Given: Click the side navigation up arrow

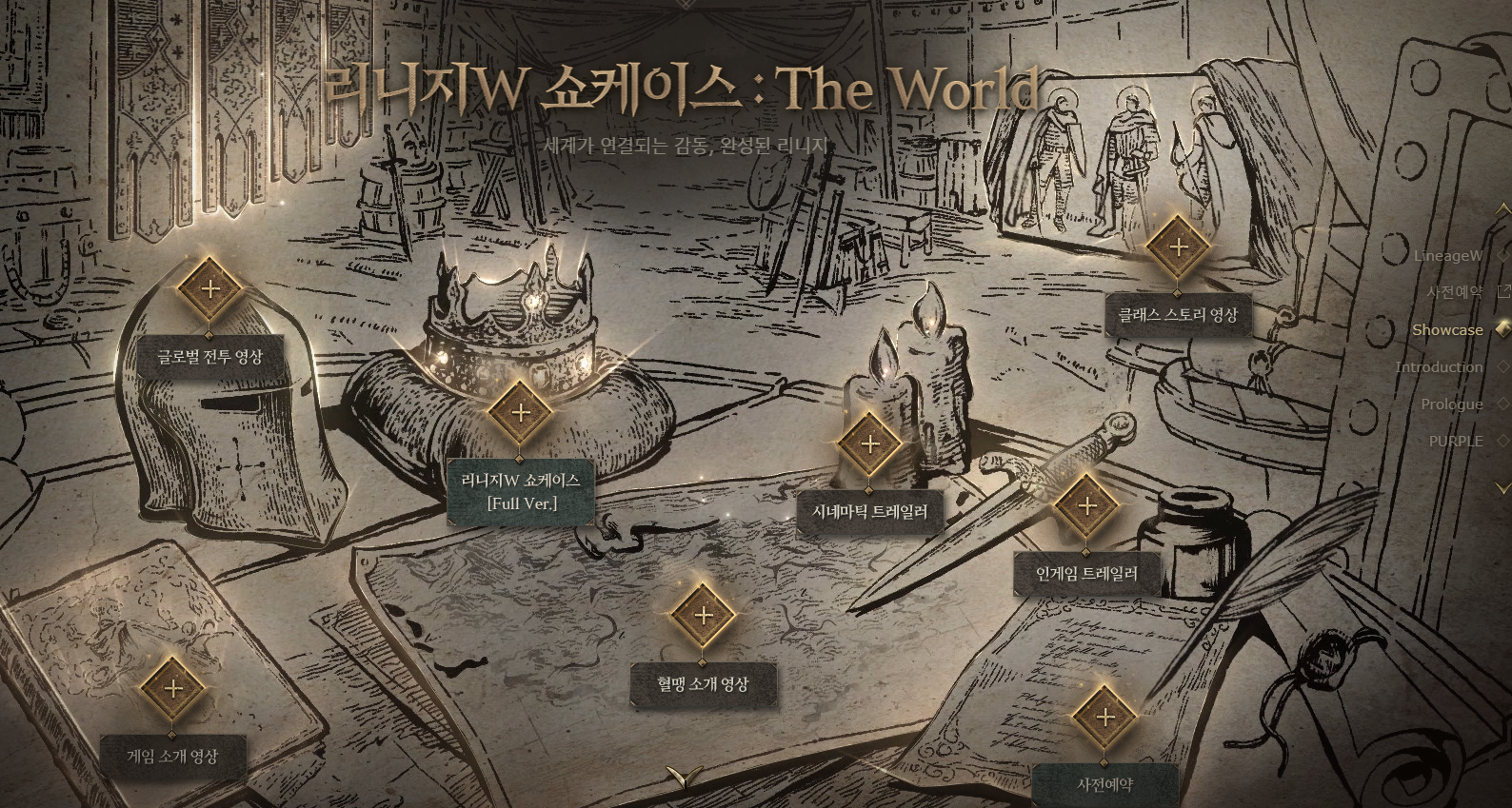Looking at the screenshot, I should click(x=1502, y=208).
